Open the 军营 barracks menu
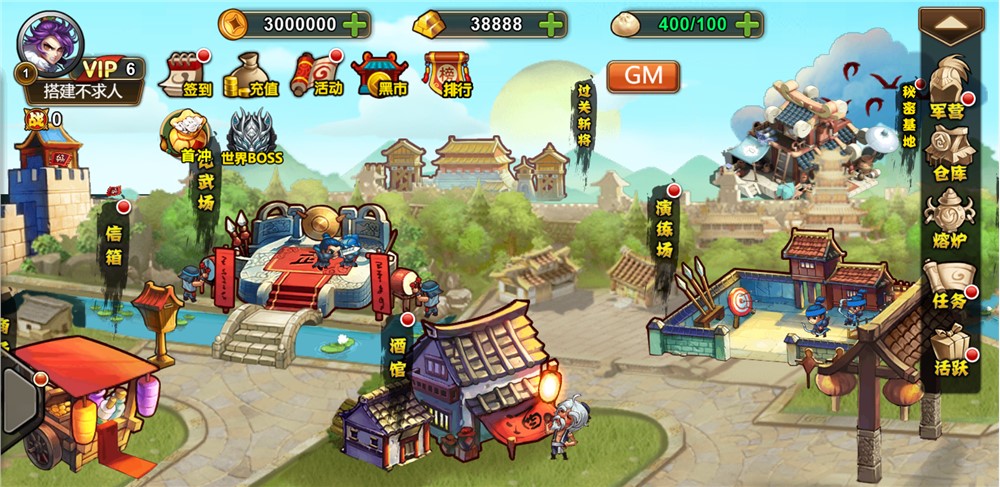This screenshot has width=1000, height=487. click(947, 88)
